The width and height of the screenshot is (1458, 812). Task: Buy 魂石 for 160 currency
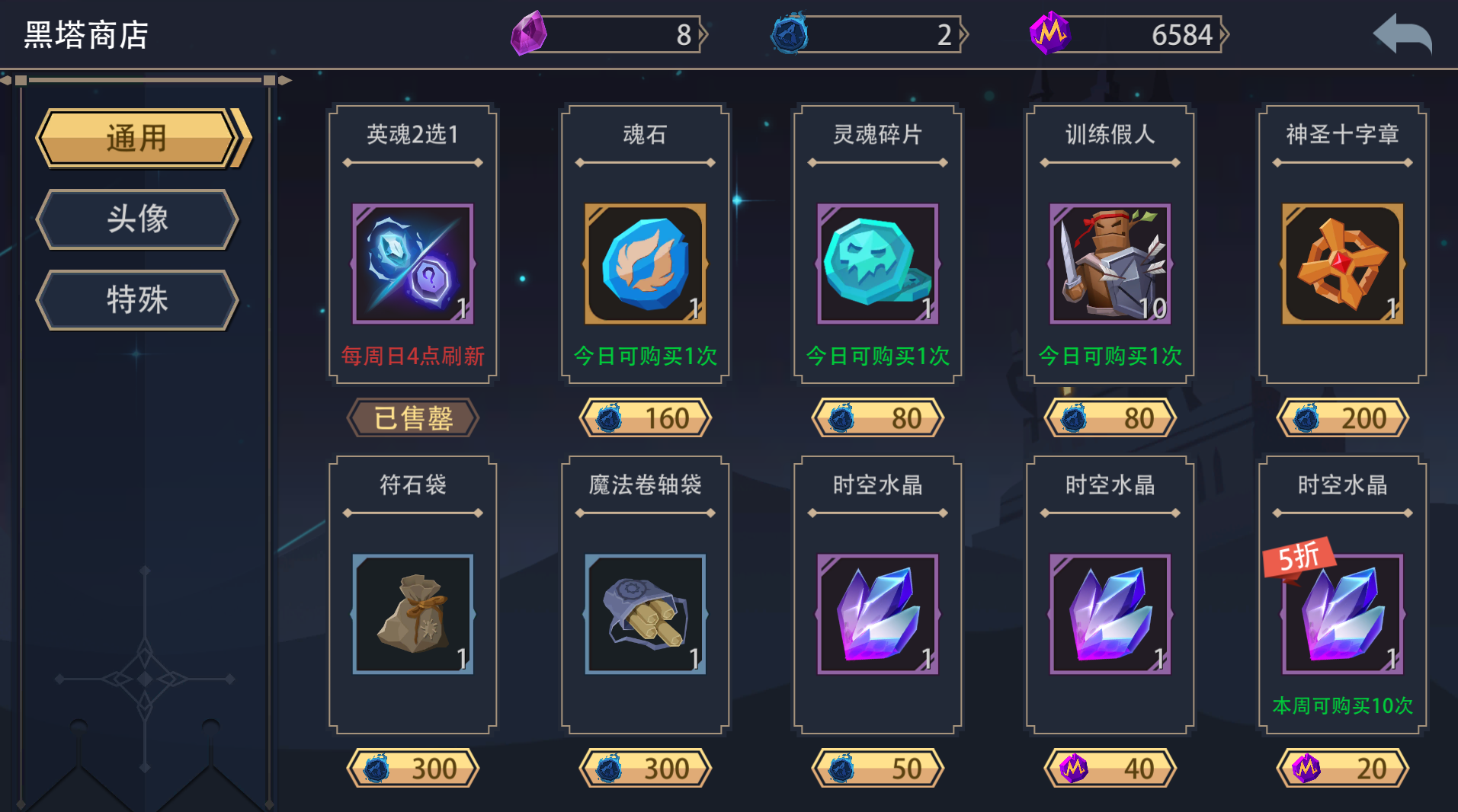[x=644, y=417]
